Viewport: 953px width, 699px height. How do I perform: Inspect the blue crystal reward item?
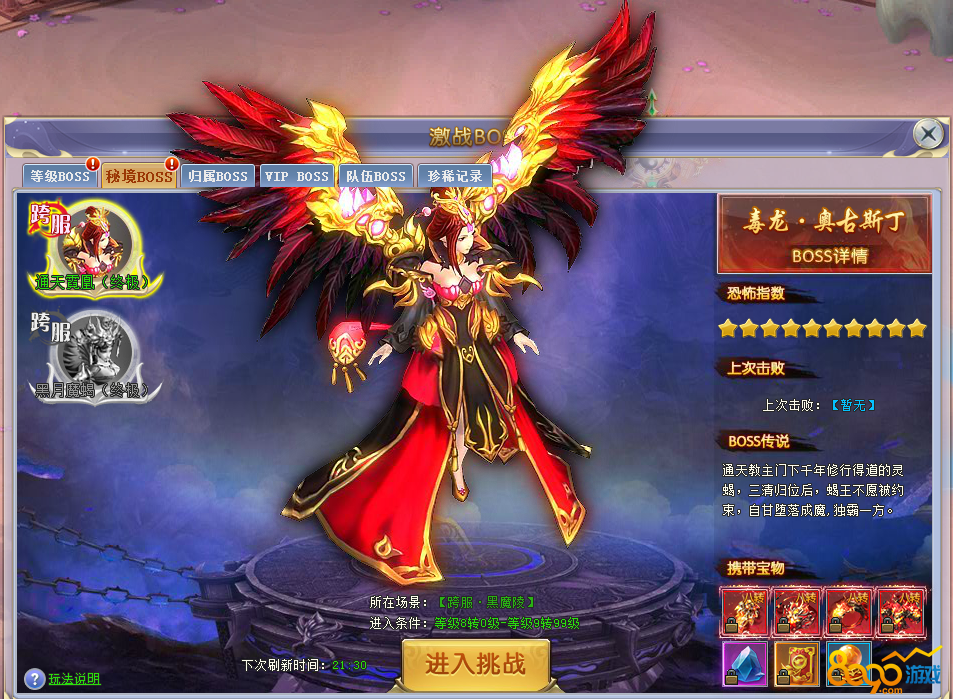(744, 665)
